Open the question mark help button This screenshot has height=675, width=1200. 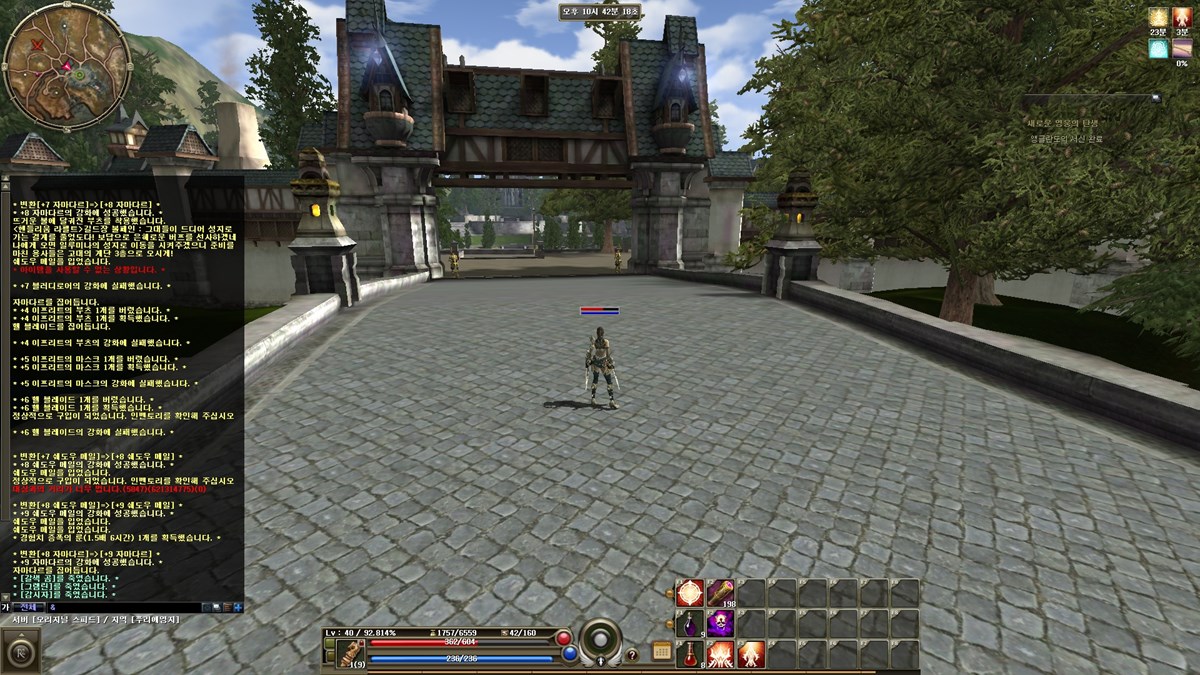tap(632, 655)
